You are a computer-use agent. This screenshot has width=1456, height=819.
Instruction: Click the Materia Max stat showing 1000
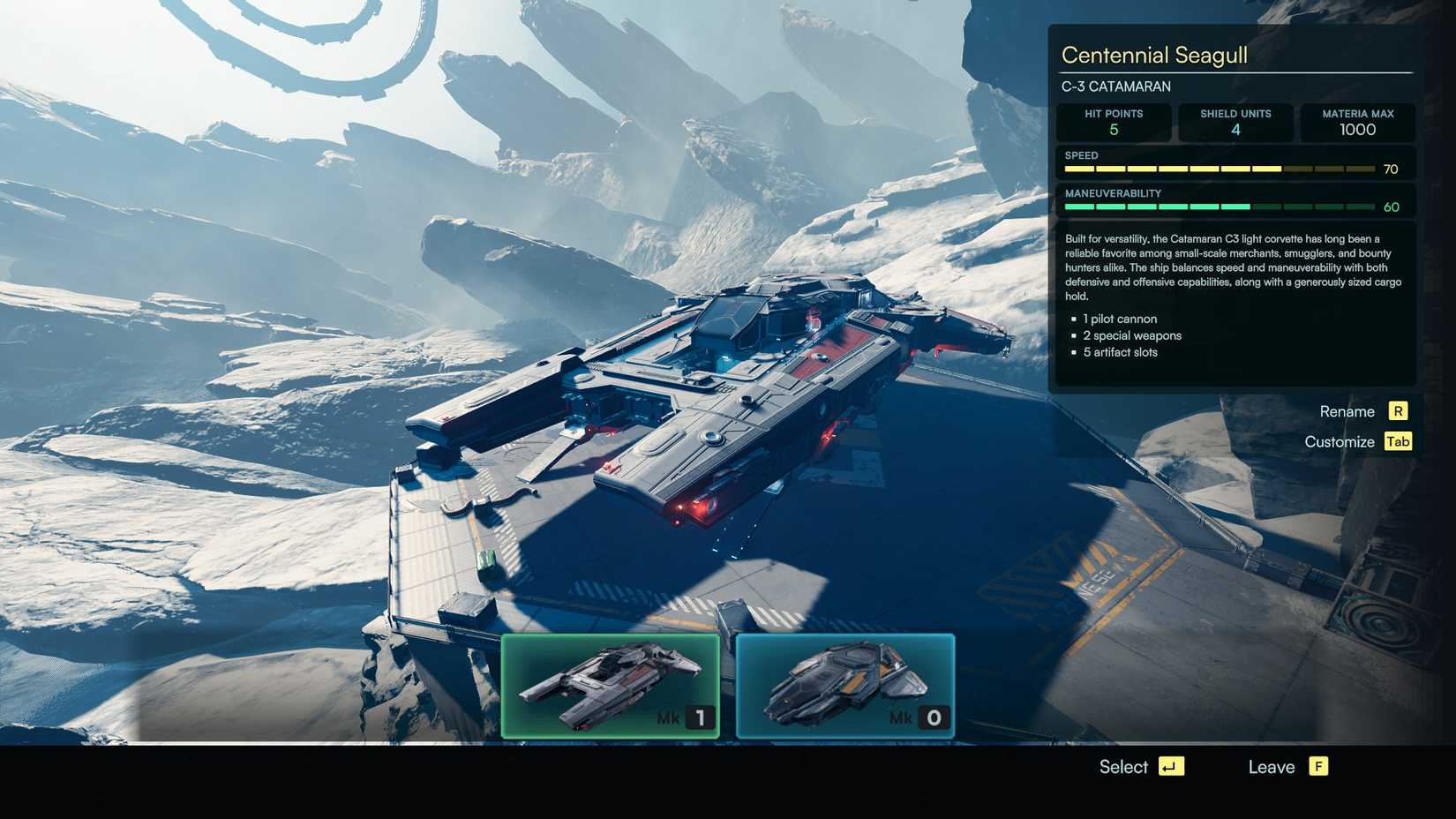pyautogui.click(x=1357, y=123)
